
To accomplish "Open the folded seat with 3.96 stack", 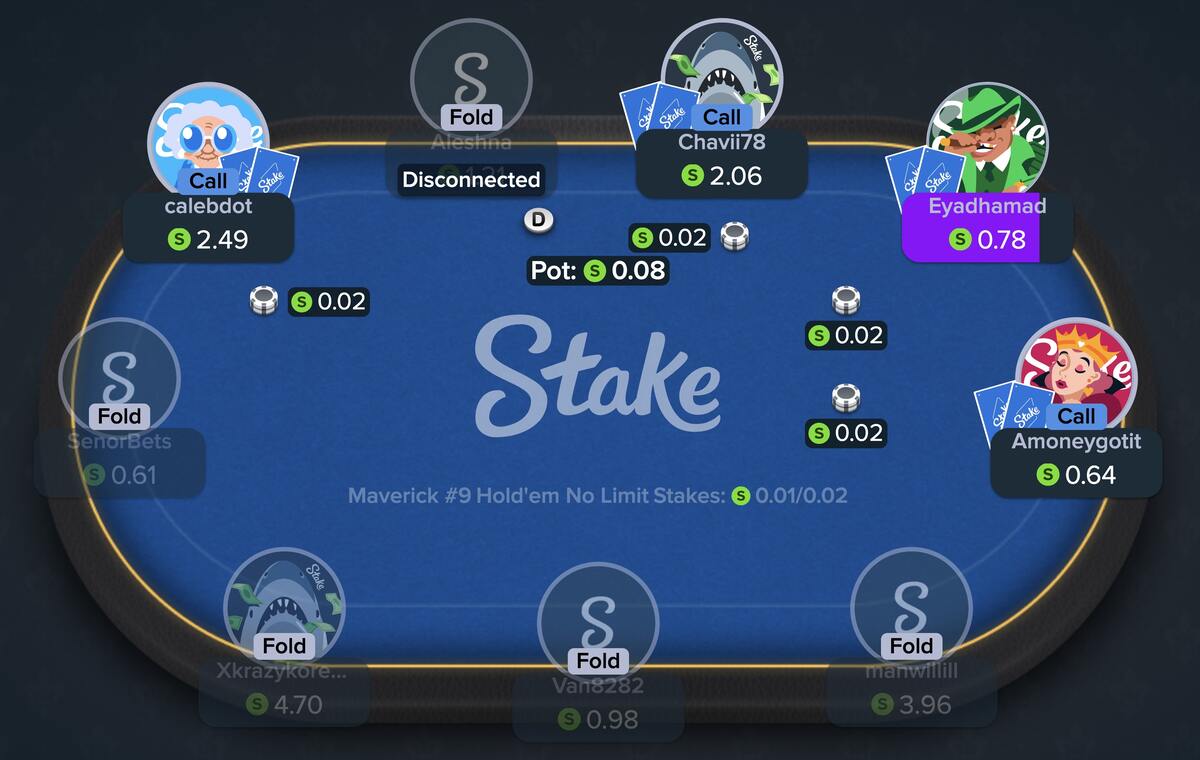I will (911, 605).
